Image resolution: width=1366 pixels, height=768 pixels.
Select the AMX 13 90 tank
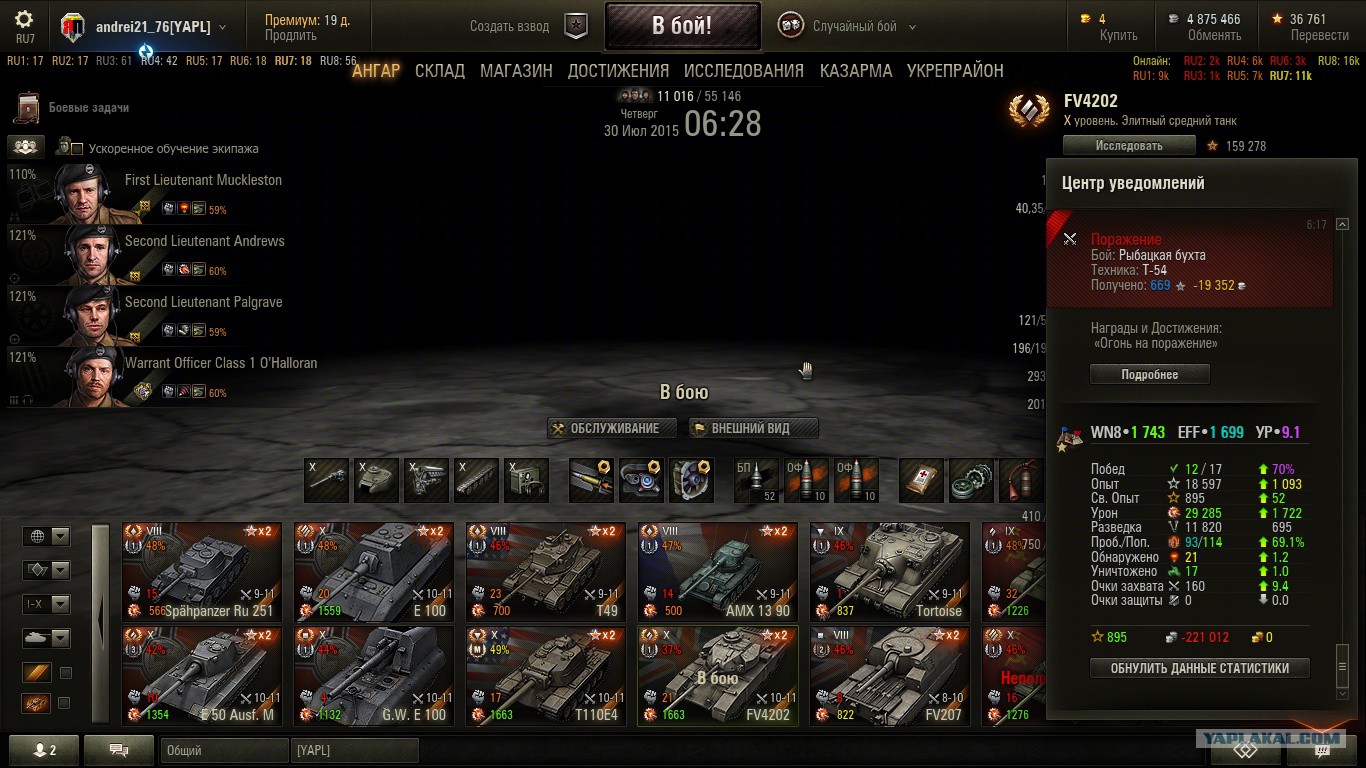[717, 571]
